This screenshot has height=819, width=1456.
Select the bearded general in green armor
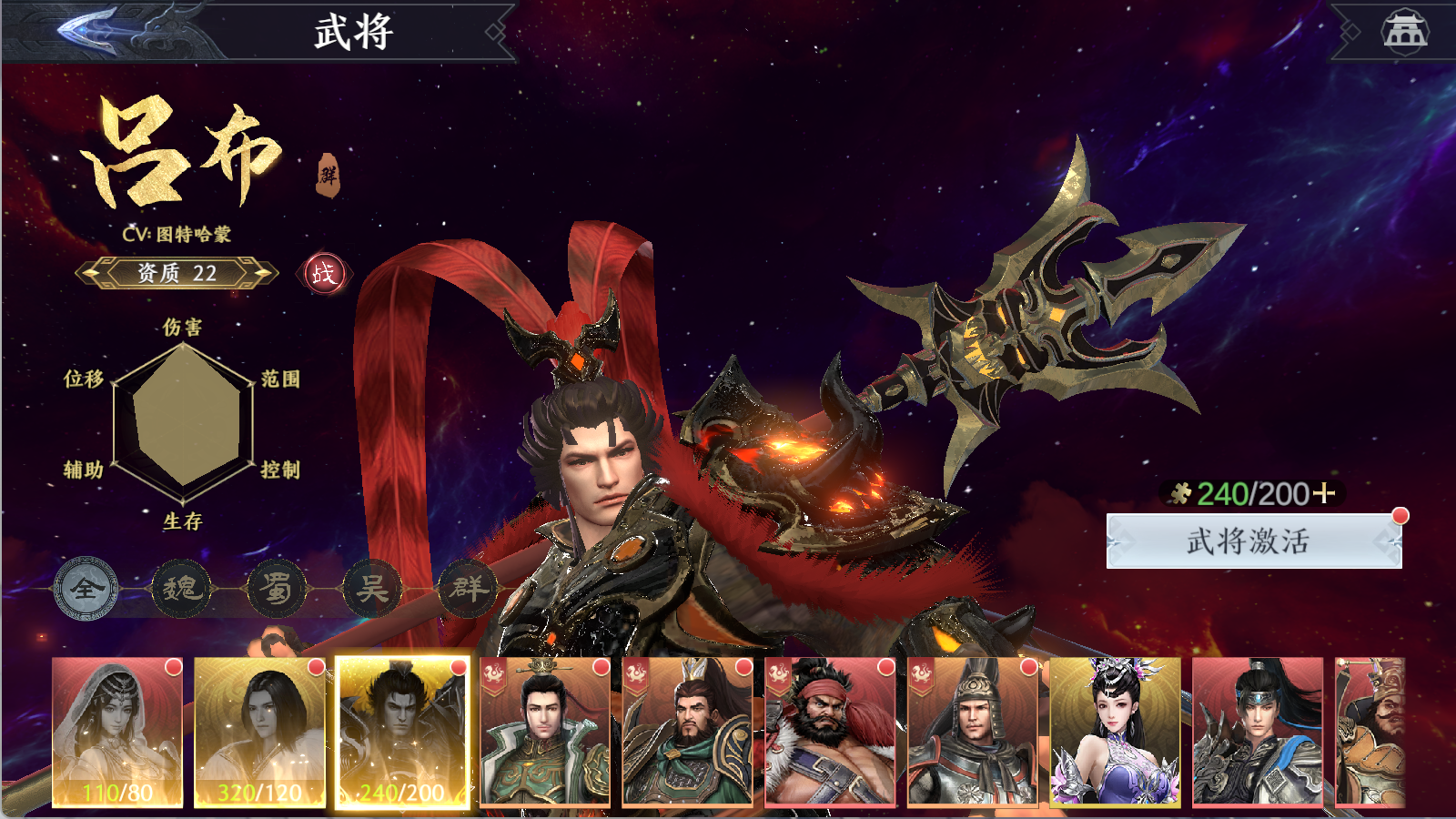pyautogui.click(x=687, y=733)
